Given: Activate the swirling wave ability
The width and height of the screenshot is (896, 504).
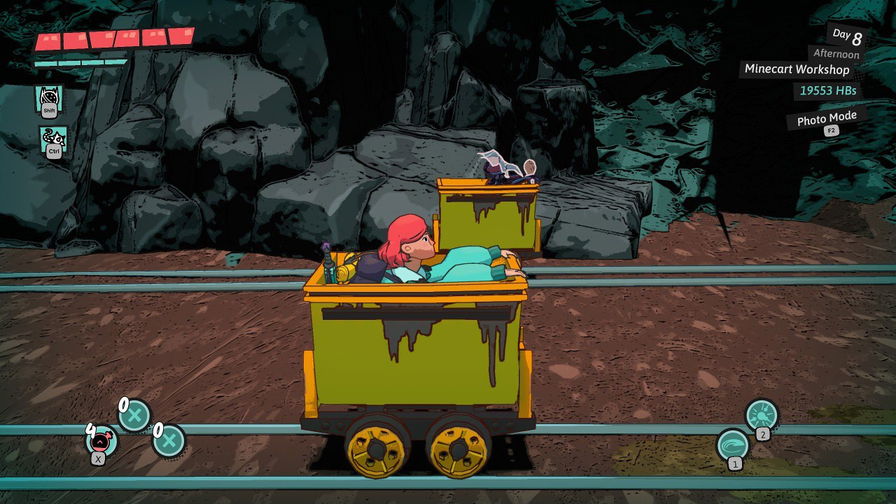Looking at the screenshot, I should tap(733, 443).
